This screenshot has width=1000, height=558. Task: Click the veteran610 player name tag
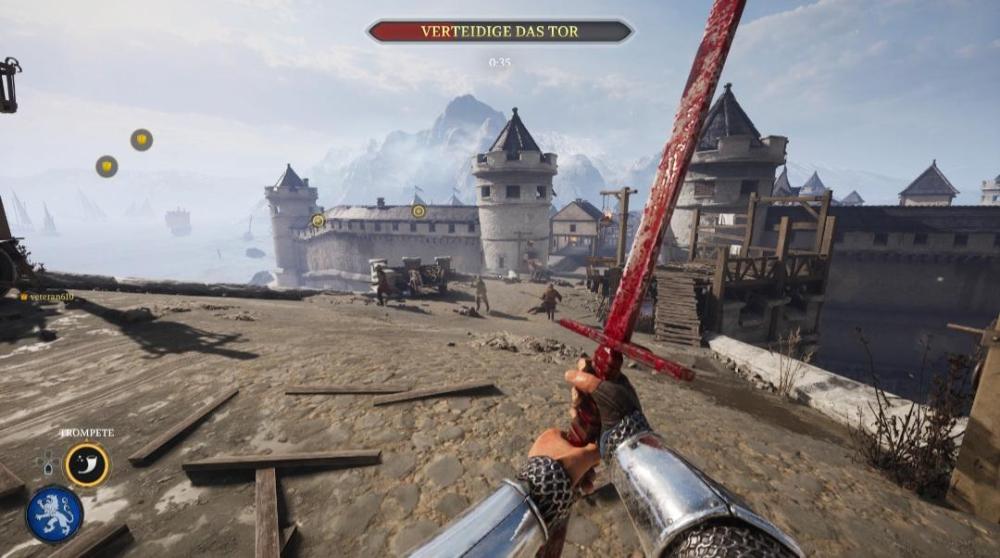pyautogui.click(x=48, y=297)
